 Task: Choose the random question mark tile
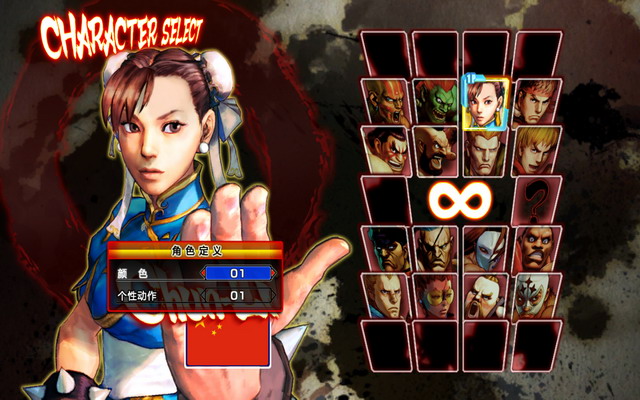tap(537, 200)
